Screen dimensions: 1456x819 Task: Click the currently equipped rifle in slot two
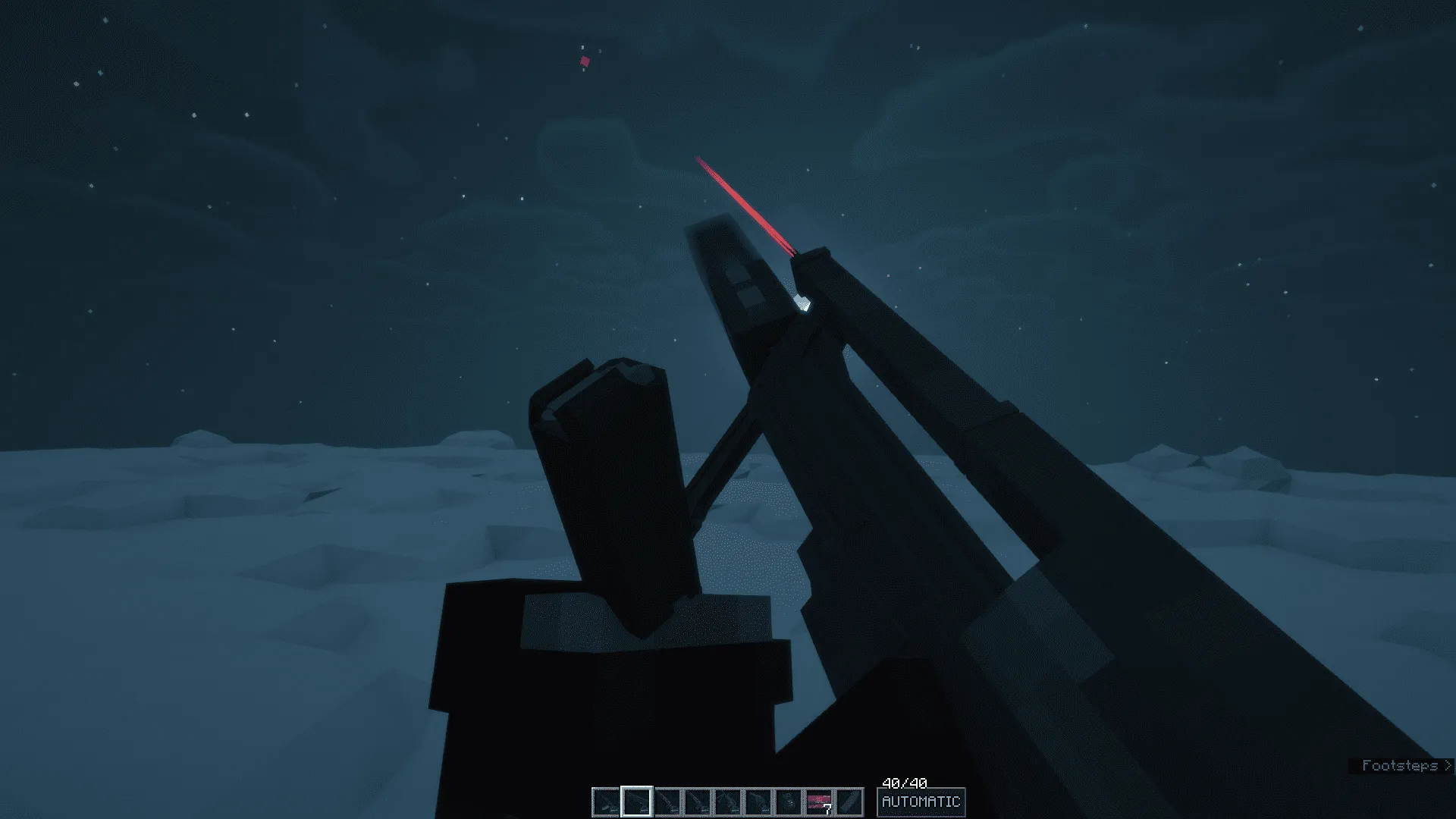(637, 802)
